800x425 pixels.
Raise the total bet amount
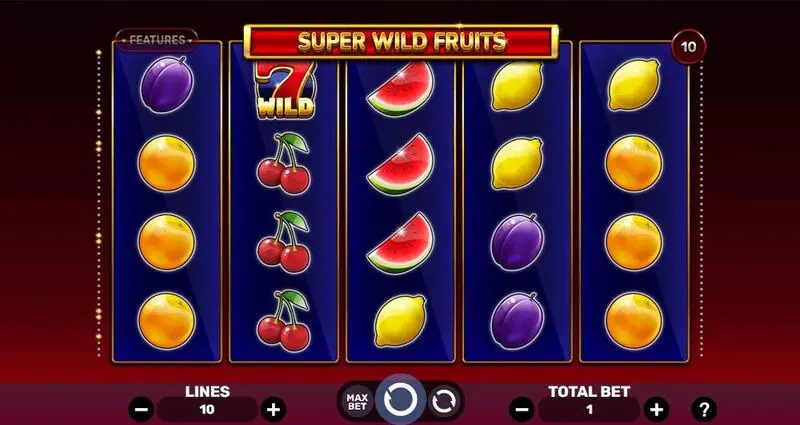tap(656, 408)
